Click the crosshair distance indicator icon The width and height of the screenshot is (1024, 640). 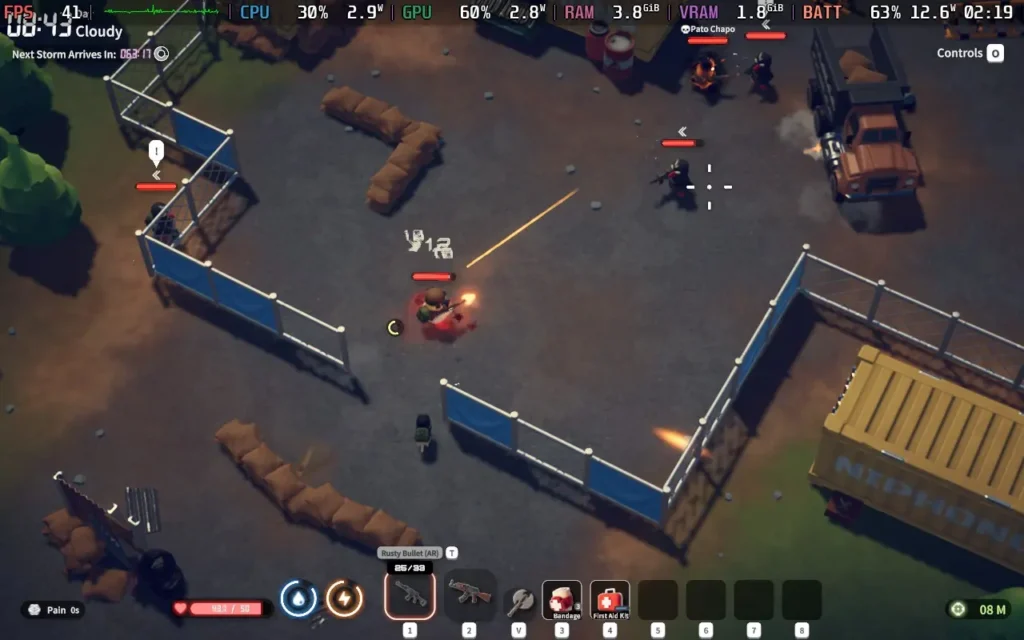[x=959, y=609]
